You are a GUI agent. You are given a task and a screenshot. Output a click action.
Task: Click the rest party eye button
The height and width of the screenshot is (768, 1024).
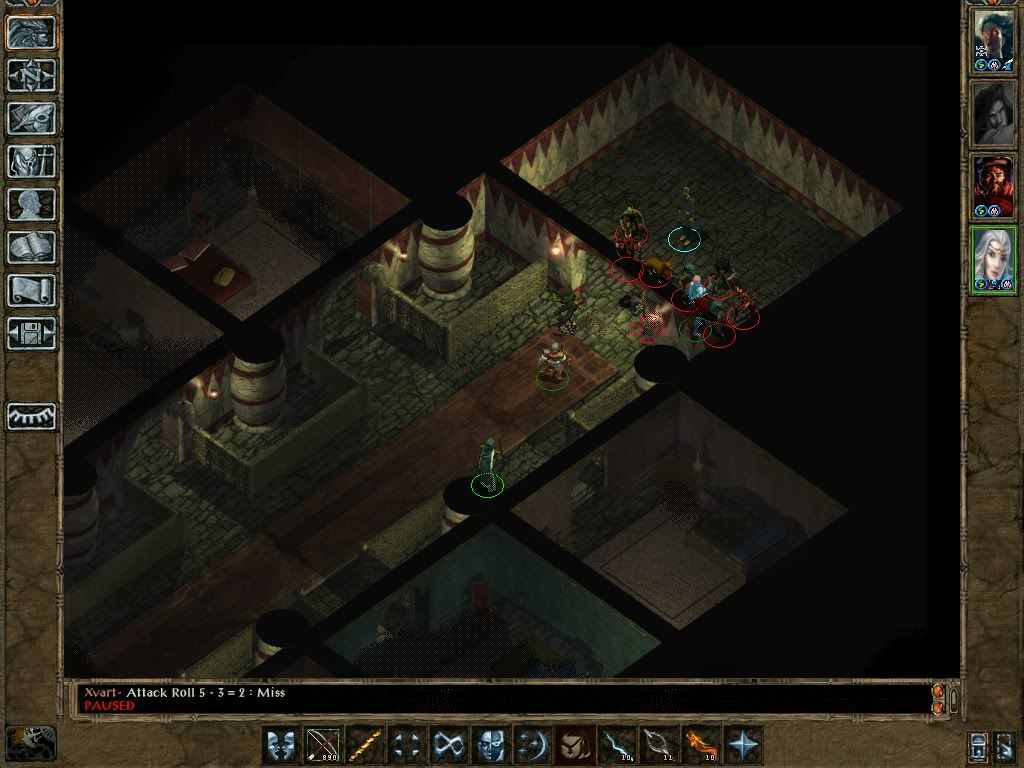[31, 416]
